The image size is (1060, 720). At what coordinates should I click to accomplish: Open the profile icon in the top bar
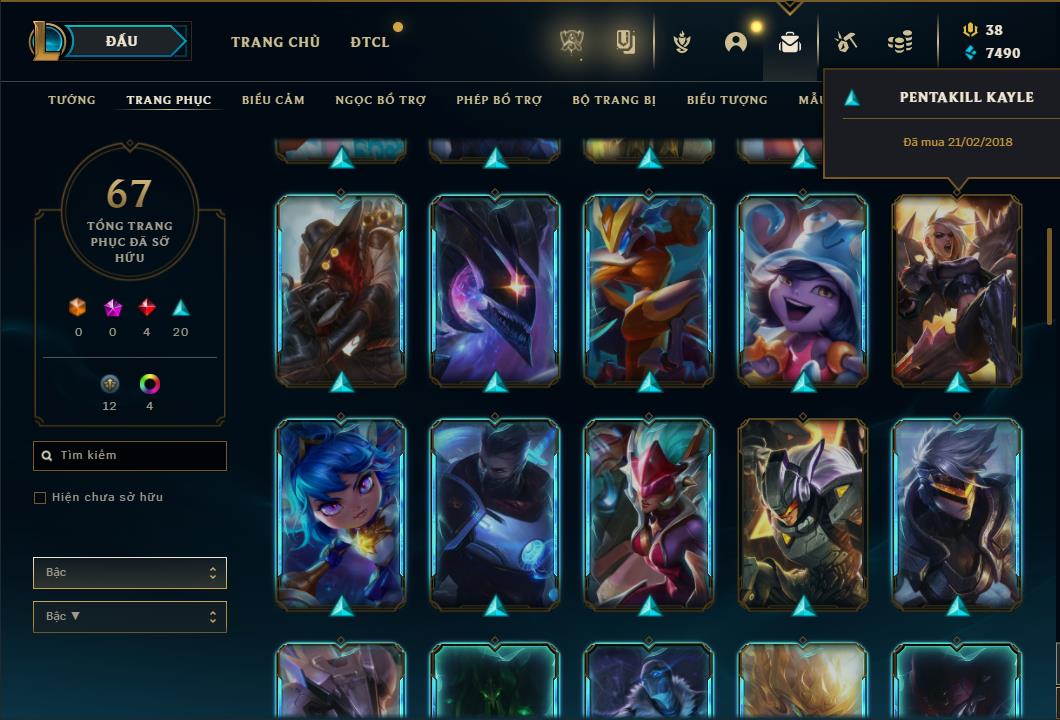pyautogui.click(x=736, y=42)
